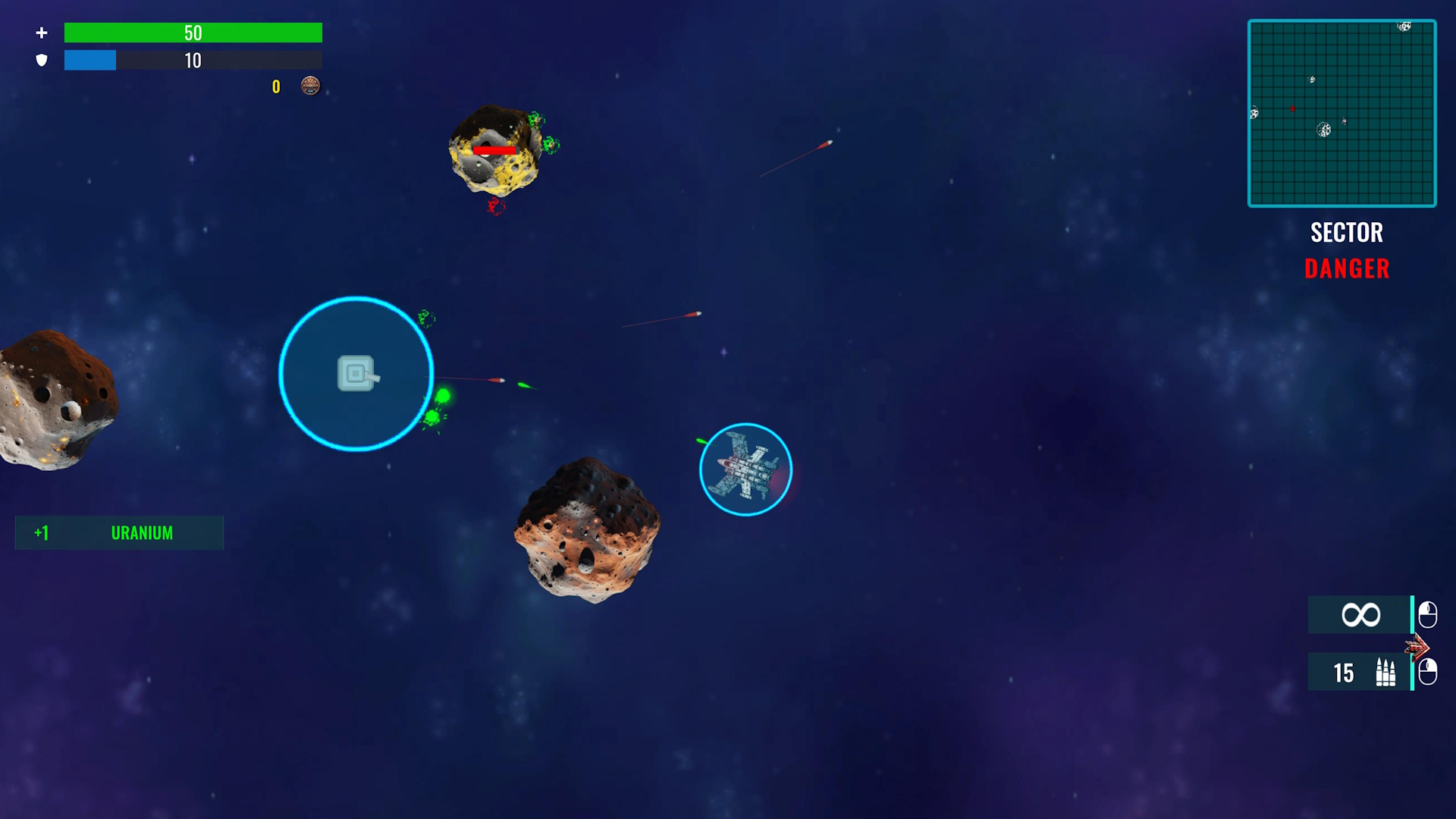
Task: Select the player spaceship in its blue circle
Action: (745, 469)
